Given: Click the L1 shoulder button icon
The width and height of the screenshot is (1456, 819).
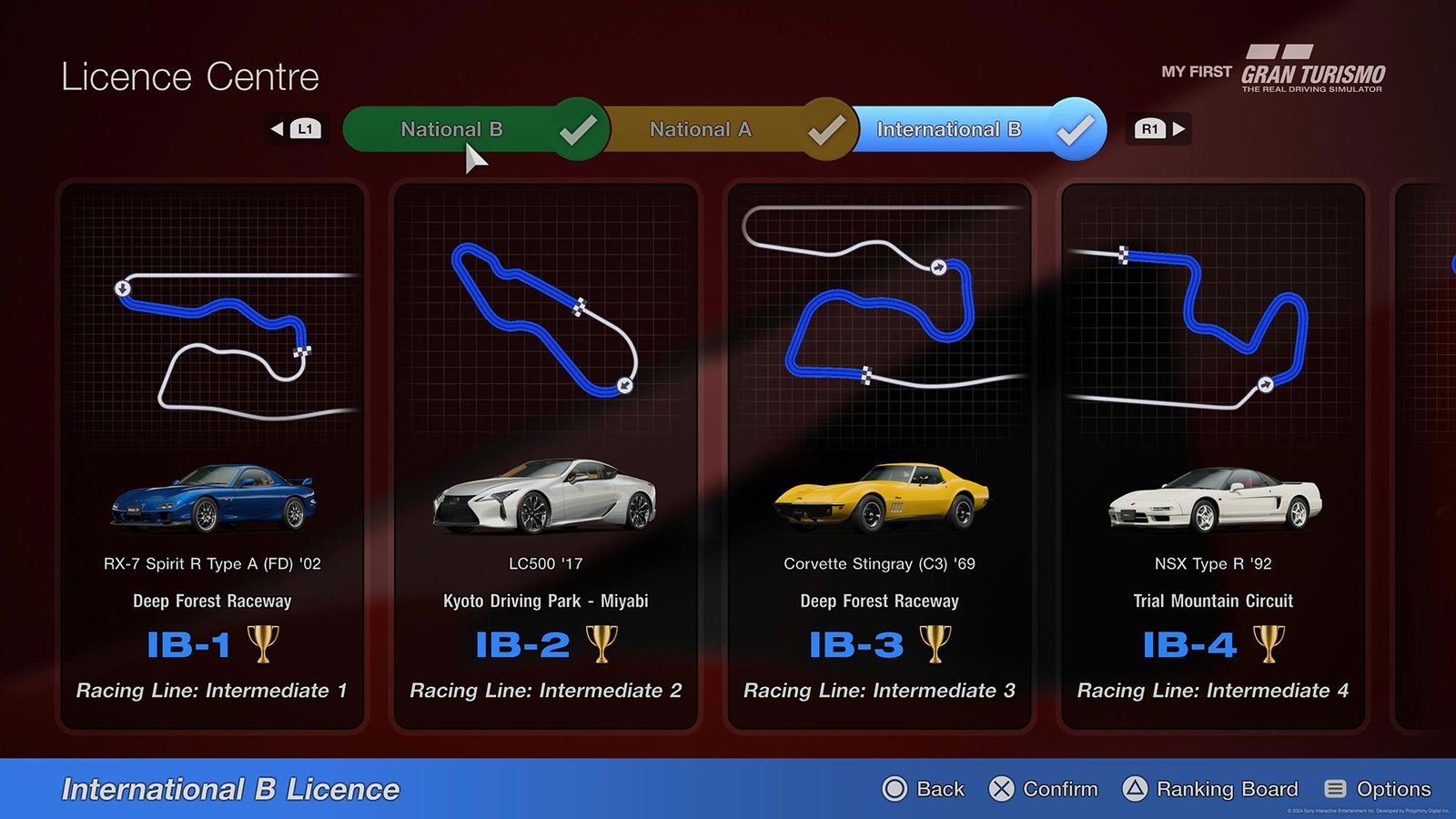Looking at the screenshot, I should click(304, 128).
